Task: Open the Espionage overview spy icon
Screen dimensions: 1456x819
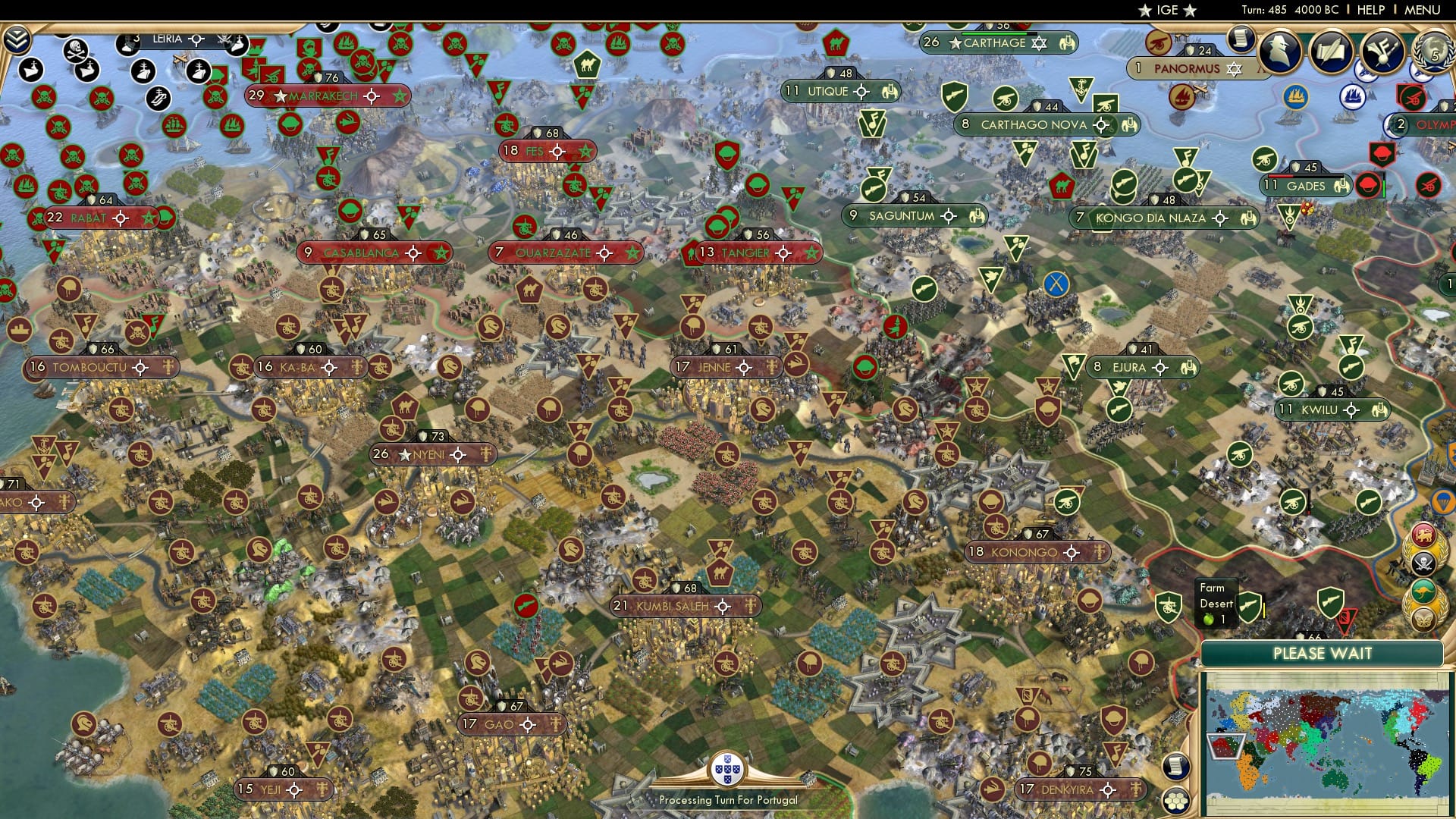Action: (x=1279, y=52)
